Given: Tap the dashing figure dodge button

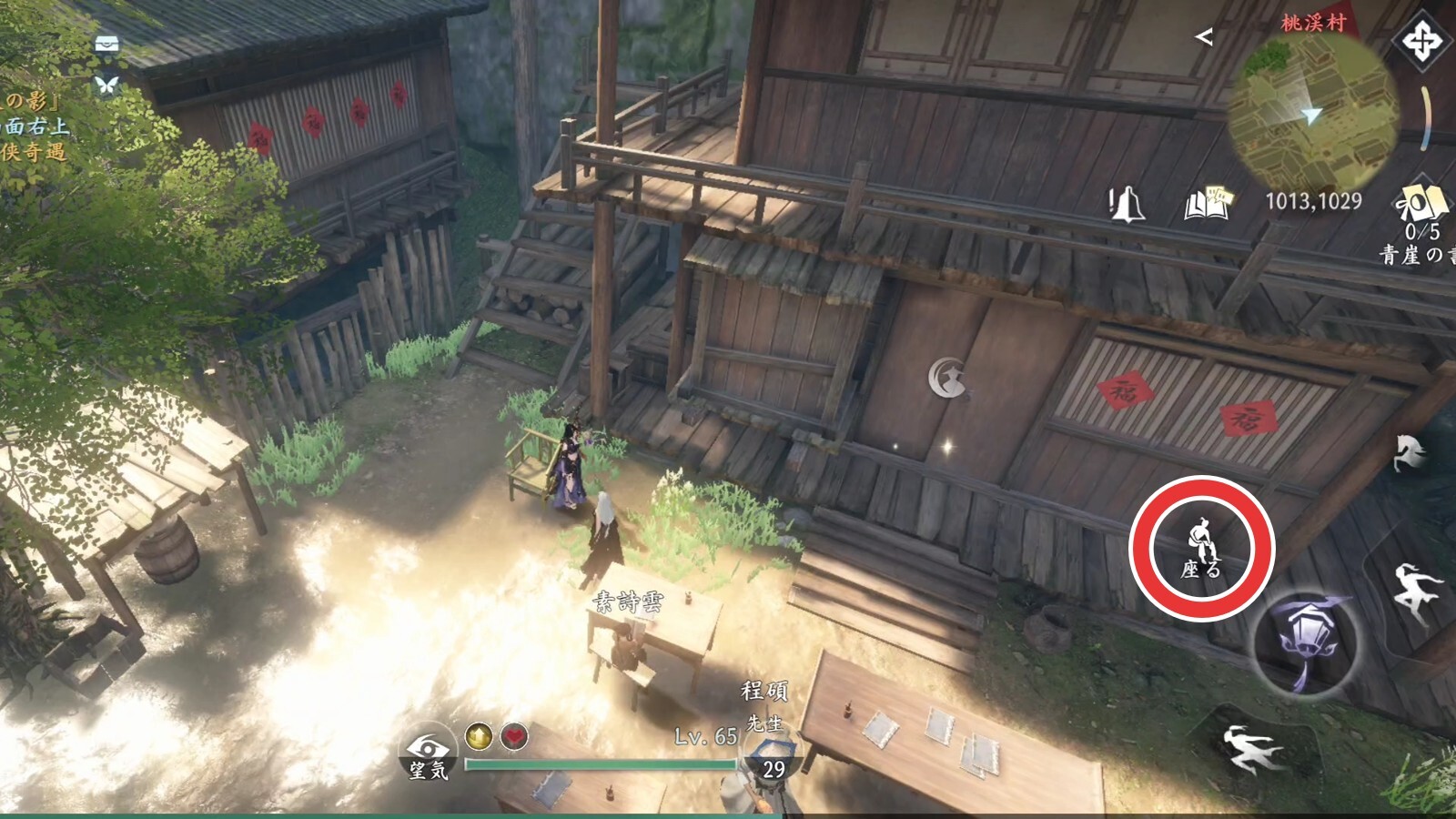Looking at the screenshot, I should click(x=1250, y=748).
